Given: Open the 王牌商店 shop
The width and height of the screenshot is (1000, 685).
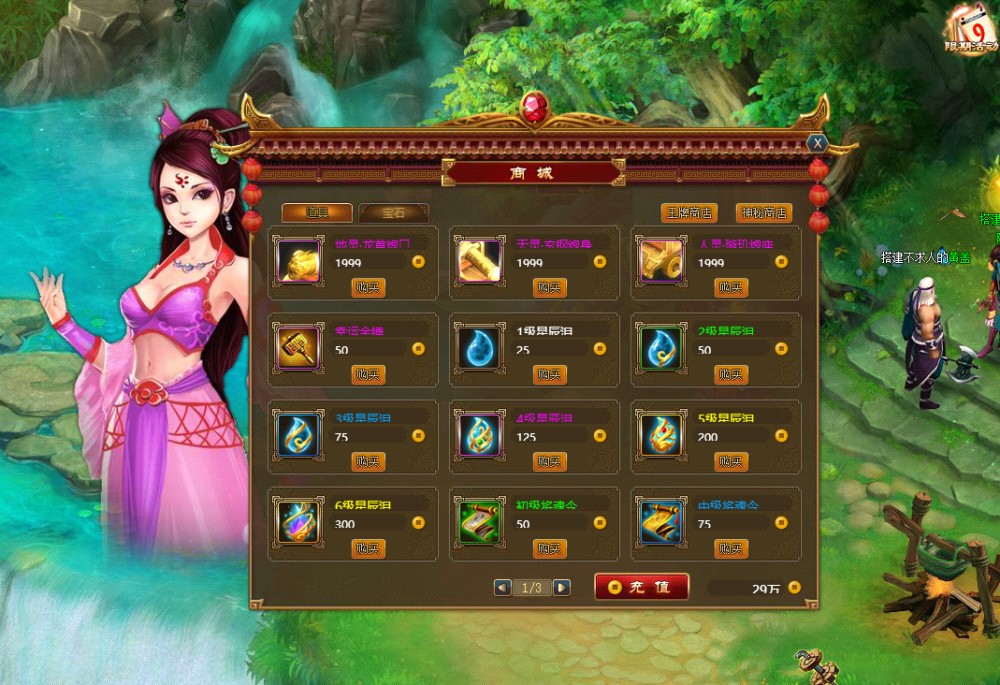Looking at the screenshot, I should pyautogui.click(x=689, y=213).
